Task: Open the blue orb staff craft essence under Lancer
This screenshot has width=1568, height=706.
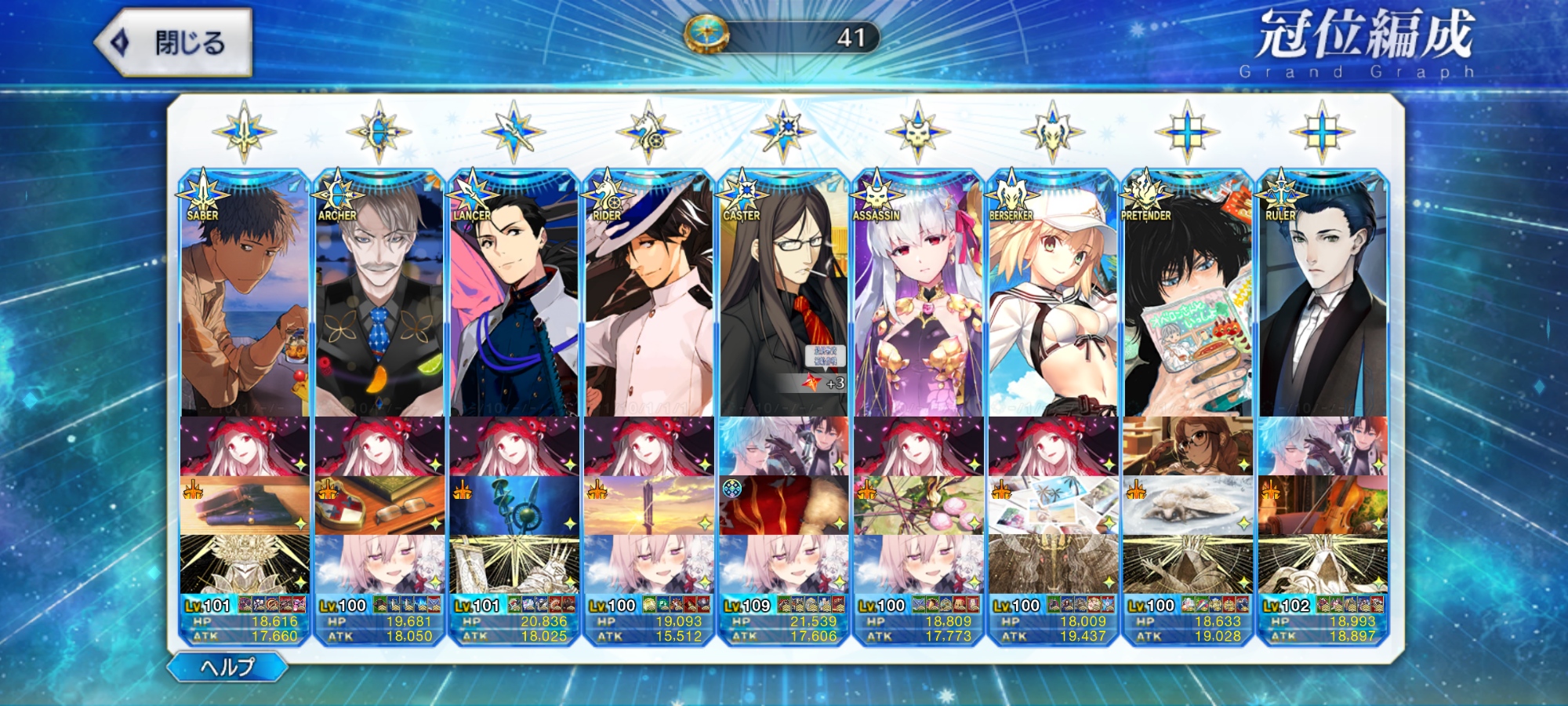Action: tap(514, 505)
